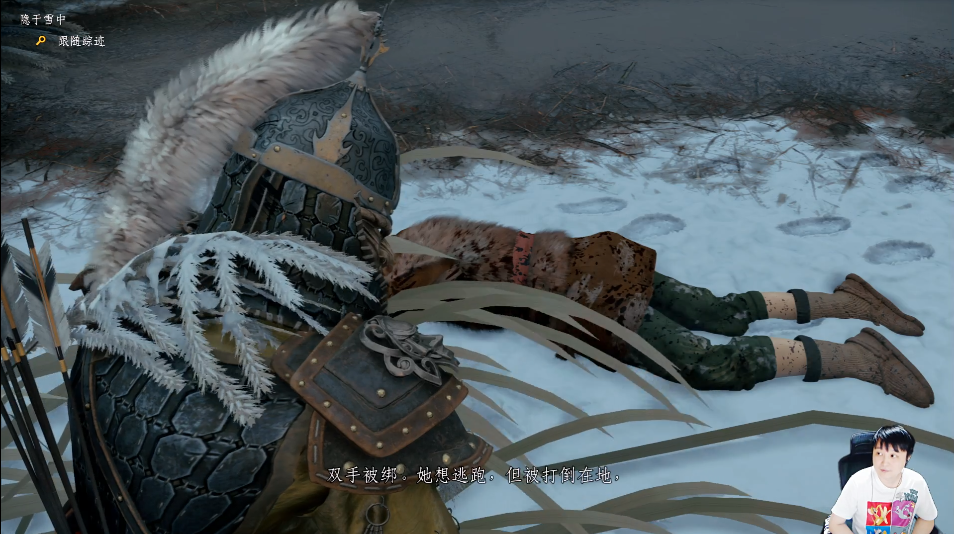
Task: Select the 跟随踪迹 objective tracker
Action: [80, 41]
